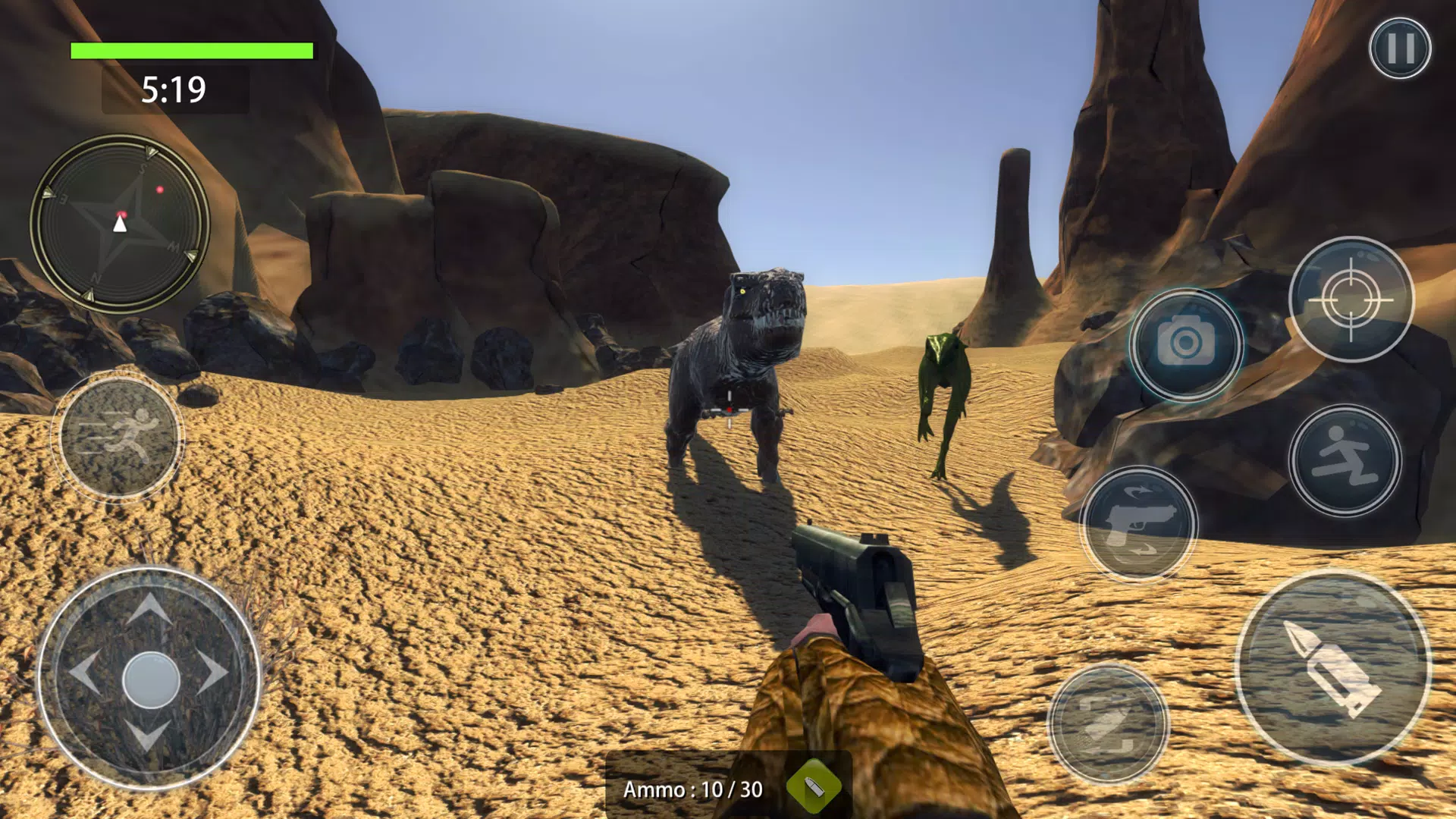The width and height of the screenshot is (1456, 819).
Task: Select the green bullet ammo icon
Action: (814, 787)
